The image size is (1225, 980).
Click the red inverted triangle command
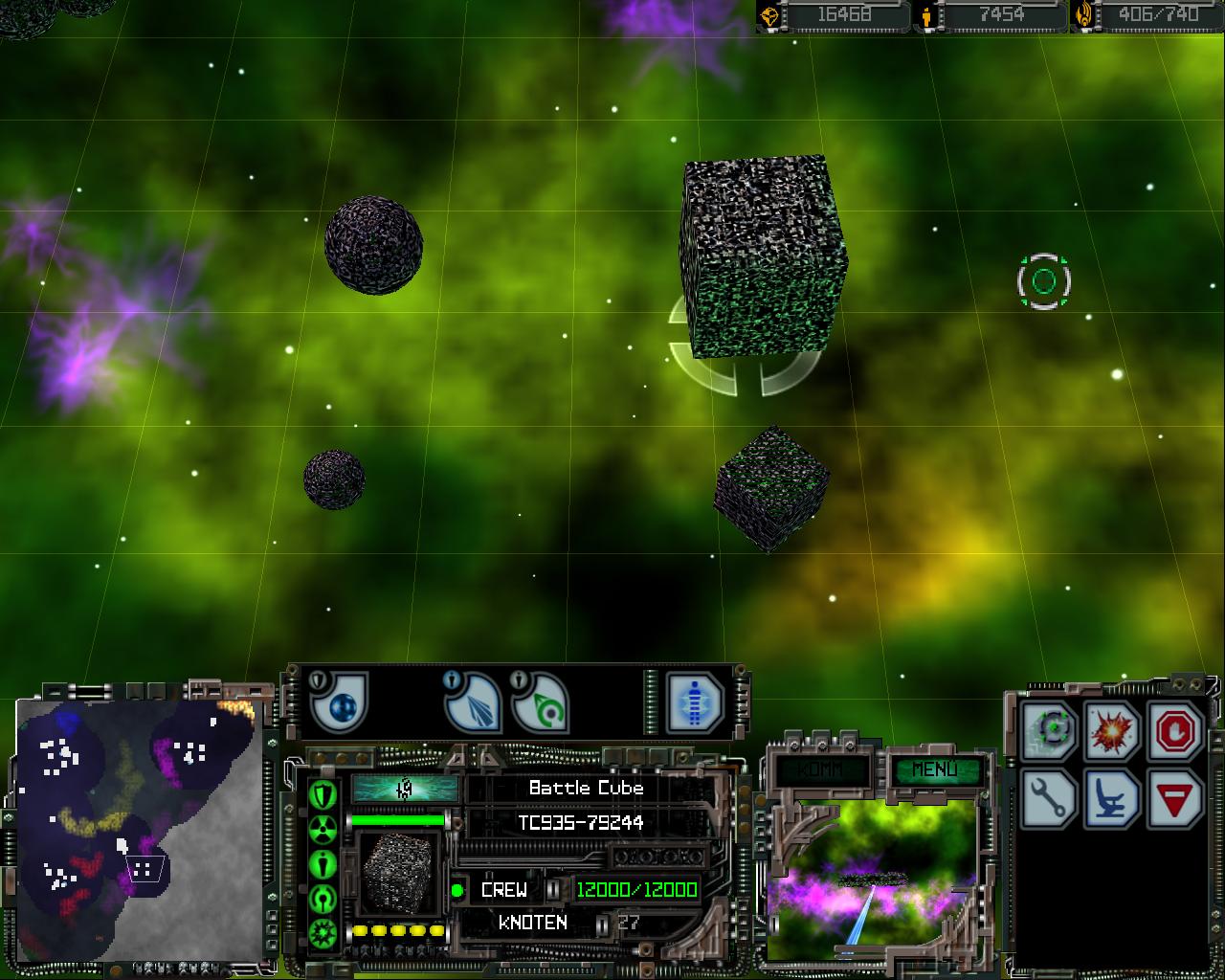1175,798
